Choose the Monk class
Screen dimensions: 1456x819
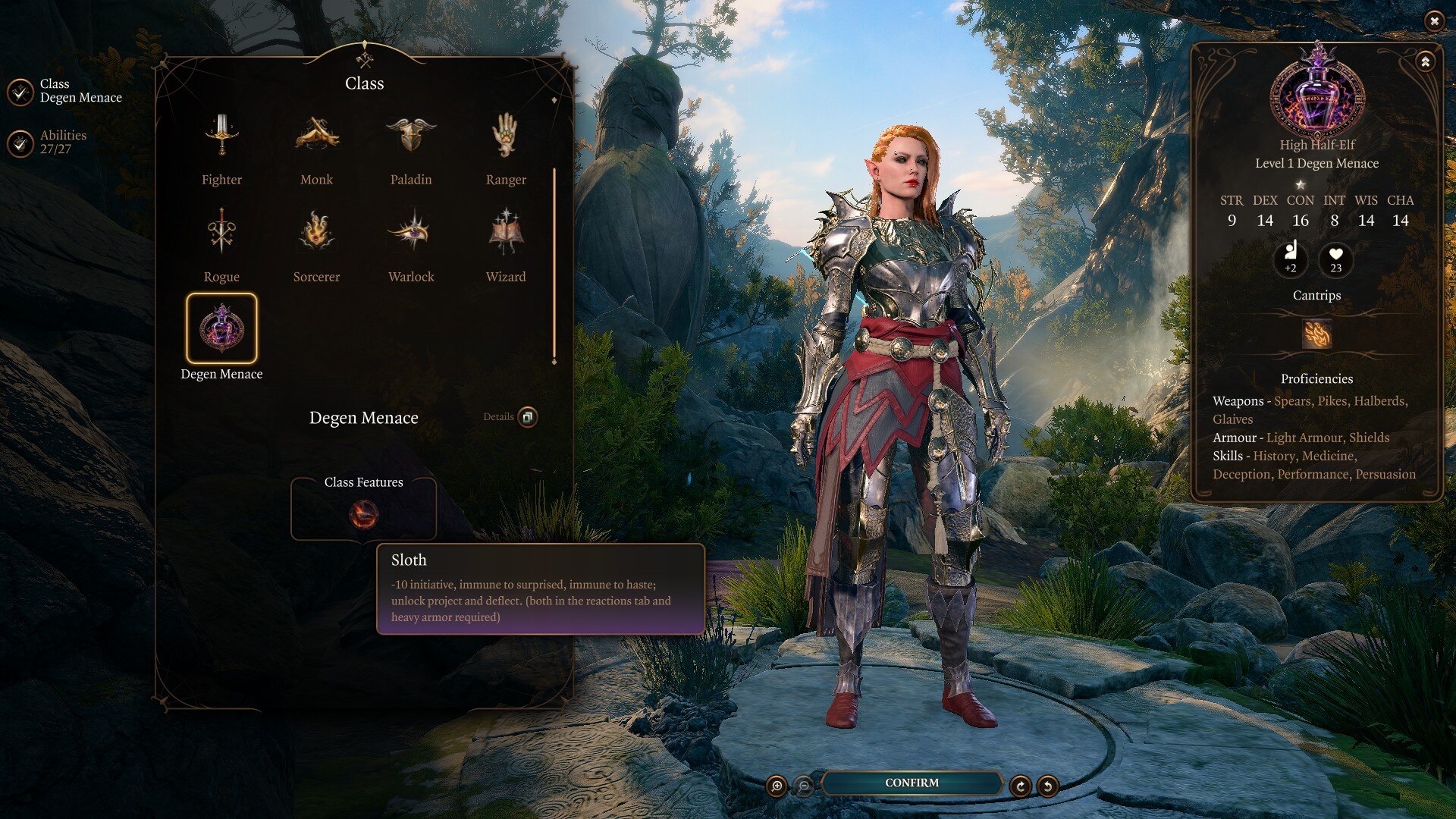pos(316,136)
